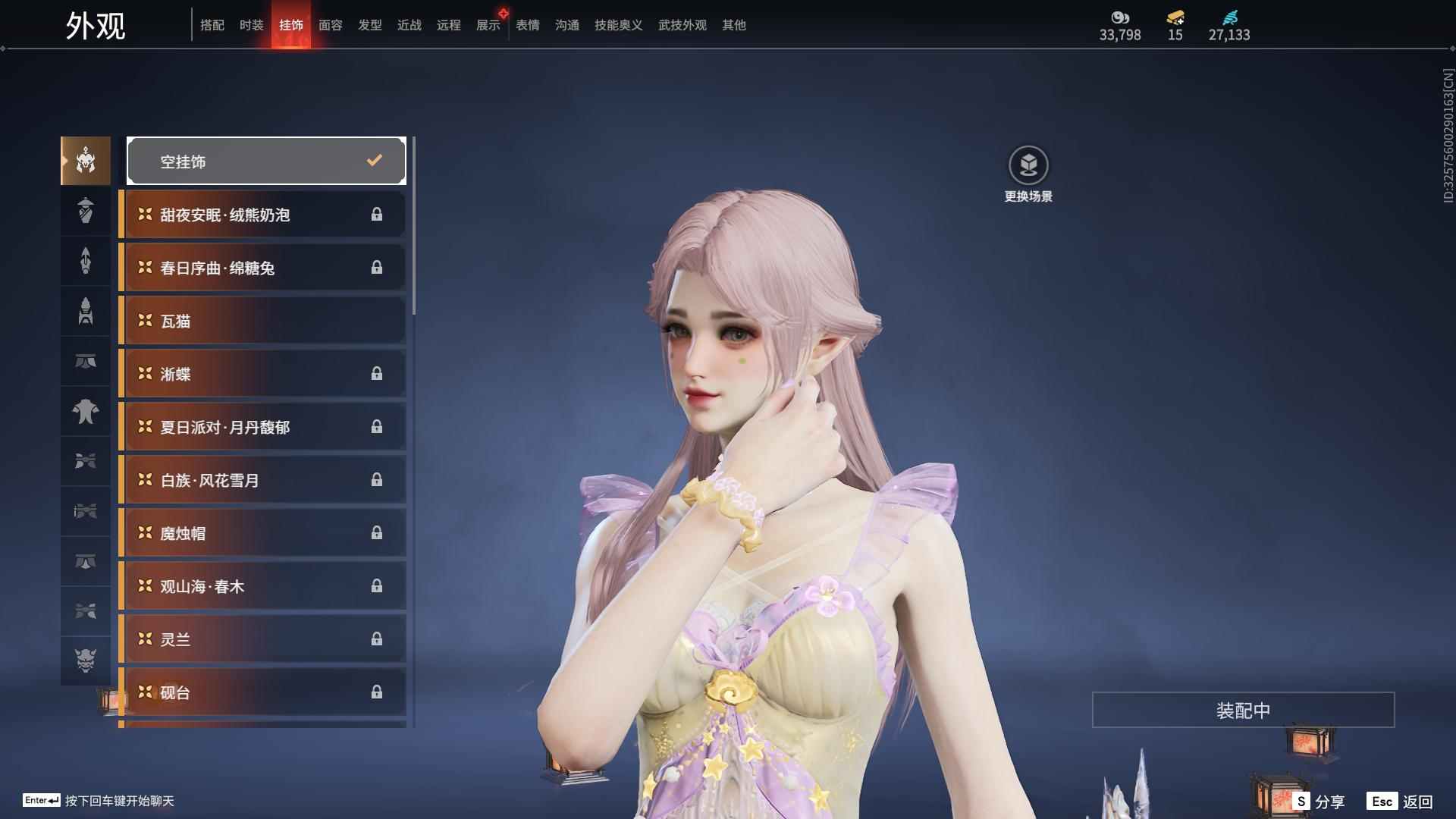The height and width of the screenshot is (819, 1456).
Task: Select the 白族·风花雪月 accessory
Action: (262, 480)
